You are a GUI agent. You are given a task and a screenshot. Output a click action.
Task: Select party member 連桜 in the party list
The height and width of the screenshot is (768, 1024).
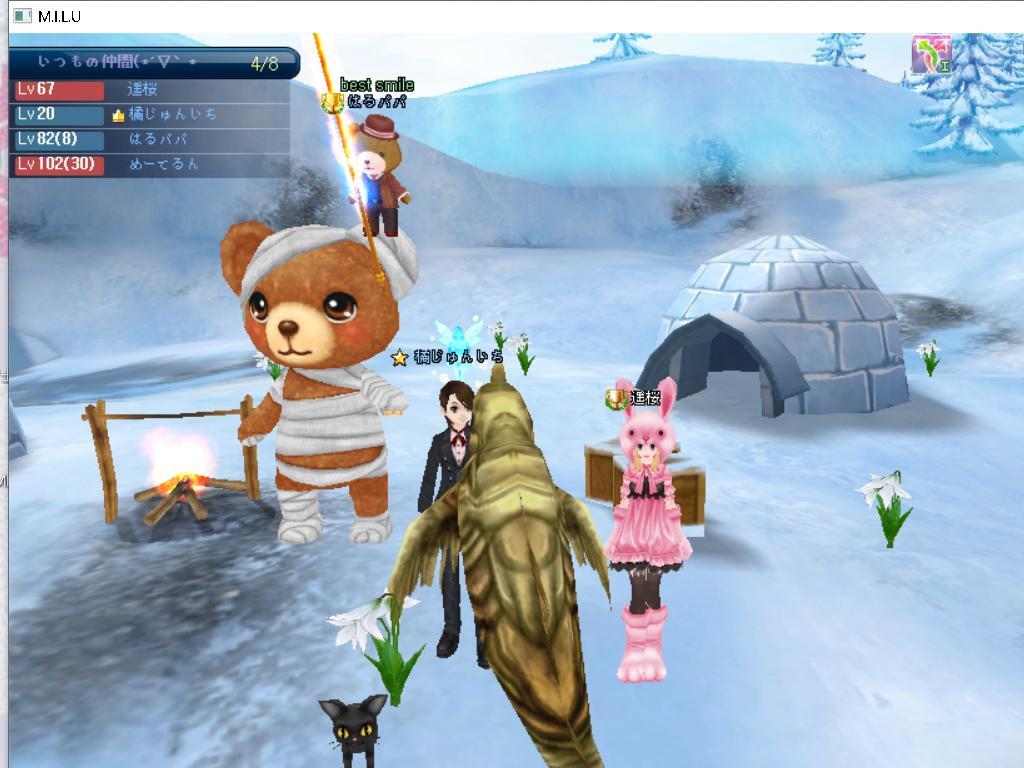142,90
